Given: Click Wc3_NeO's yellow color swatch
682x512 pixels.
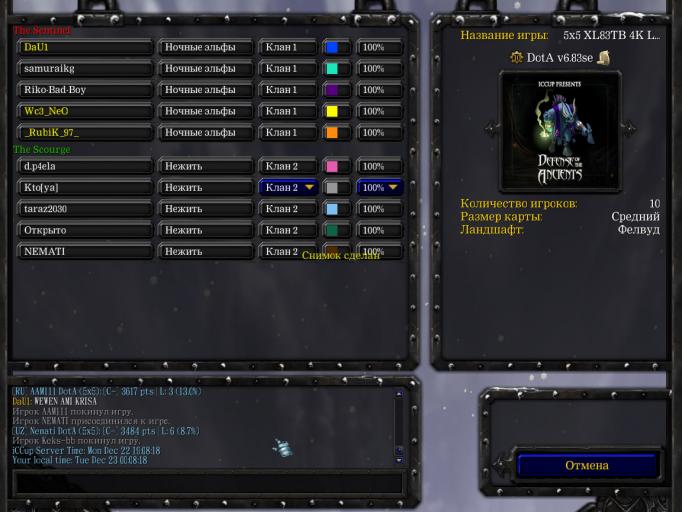Looking at the screenshot, I should pos(332,112).
